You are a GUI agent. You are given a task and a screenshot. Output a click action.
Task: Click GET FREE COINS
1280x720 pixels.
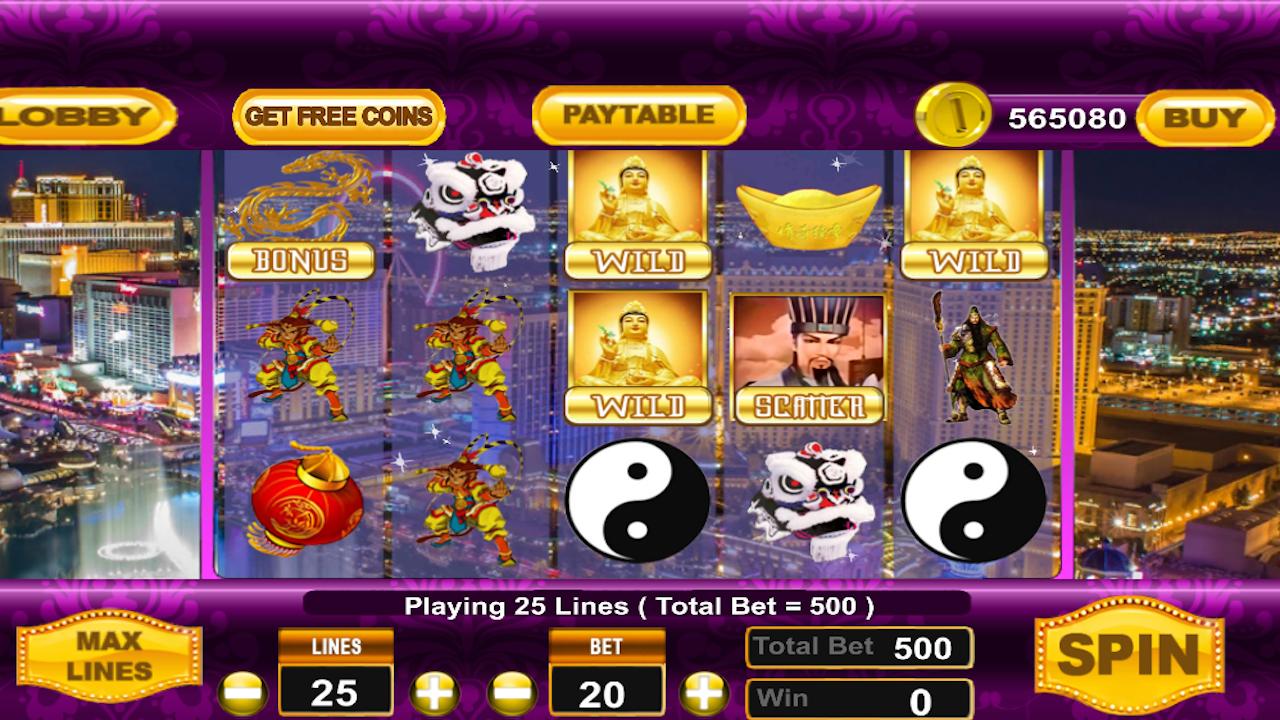tap(336, 116)
